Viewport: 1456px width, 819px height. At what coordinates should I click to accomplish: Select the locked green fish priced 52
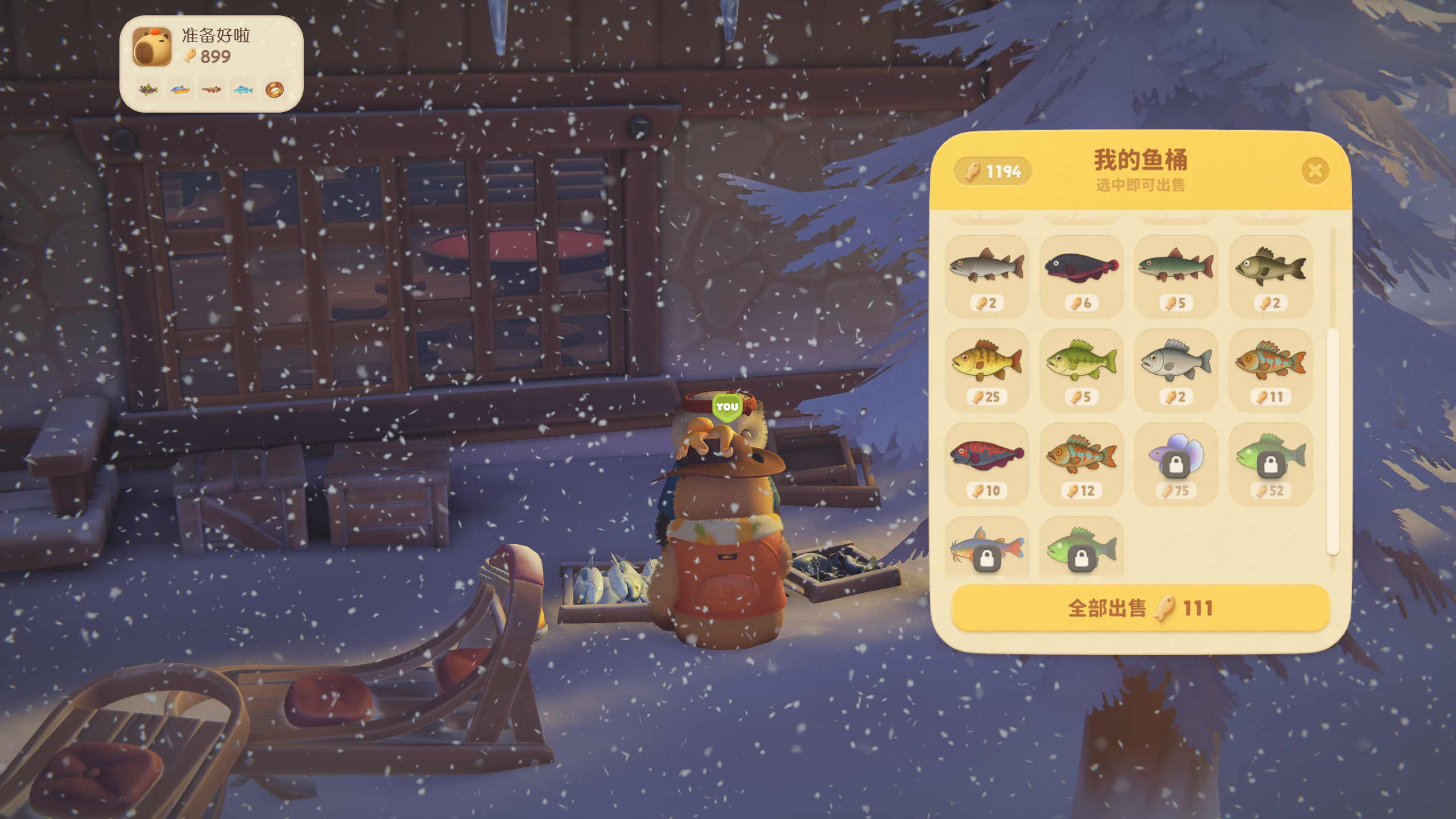click(1271, 462)
